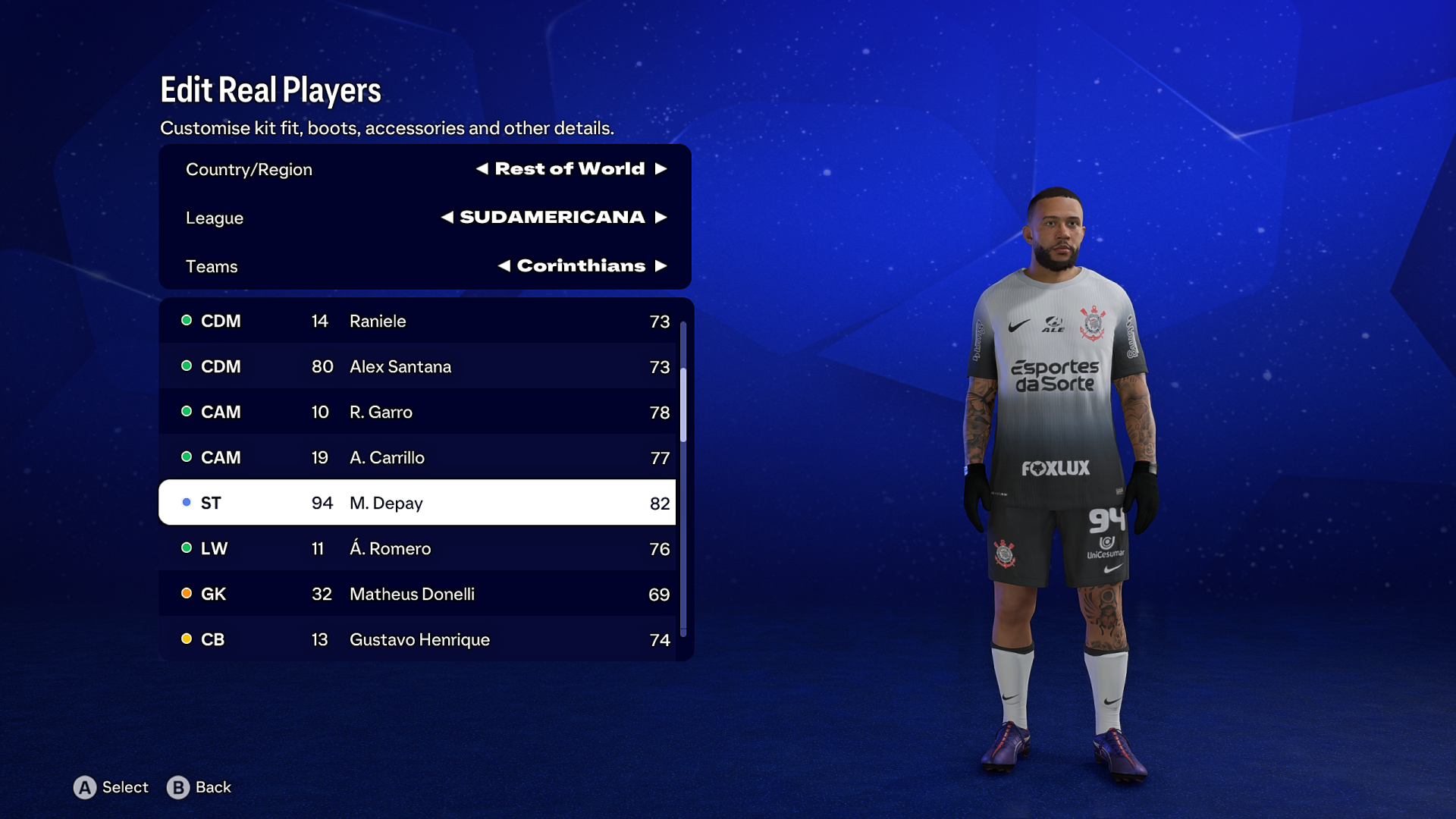Choose the next team after Corinthians

(661, 266)
